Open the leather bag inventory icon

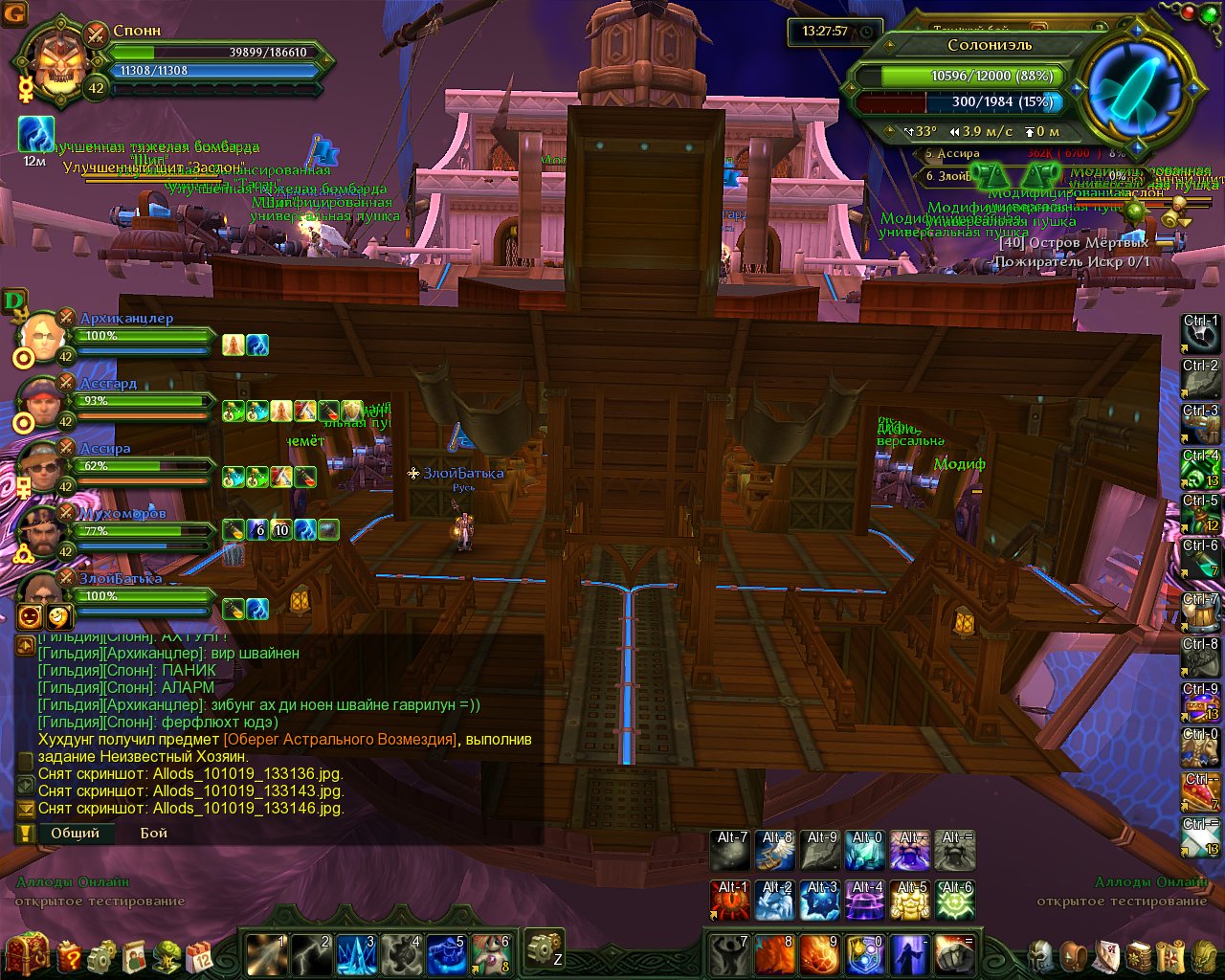(1076, 955)
